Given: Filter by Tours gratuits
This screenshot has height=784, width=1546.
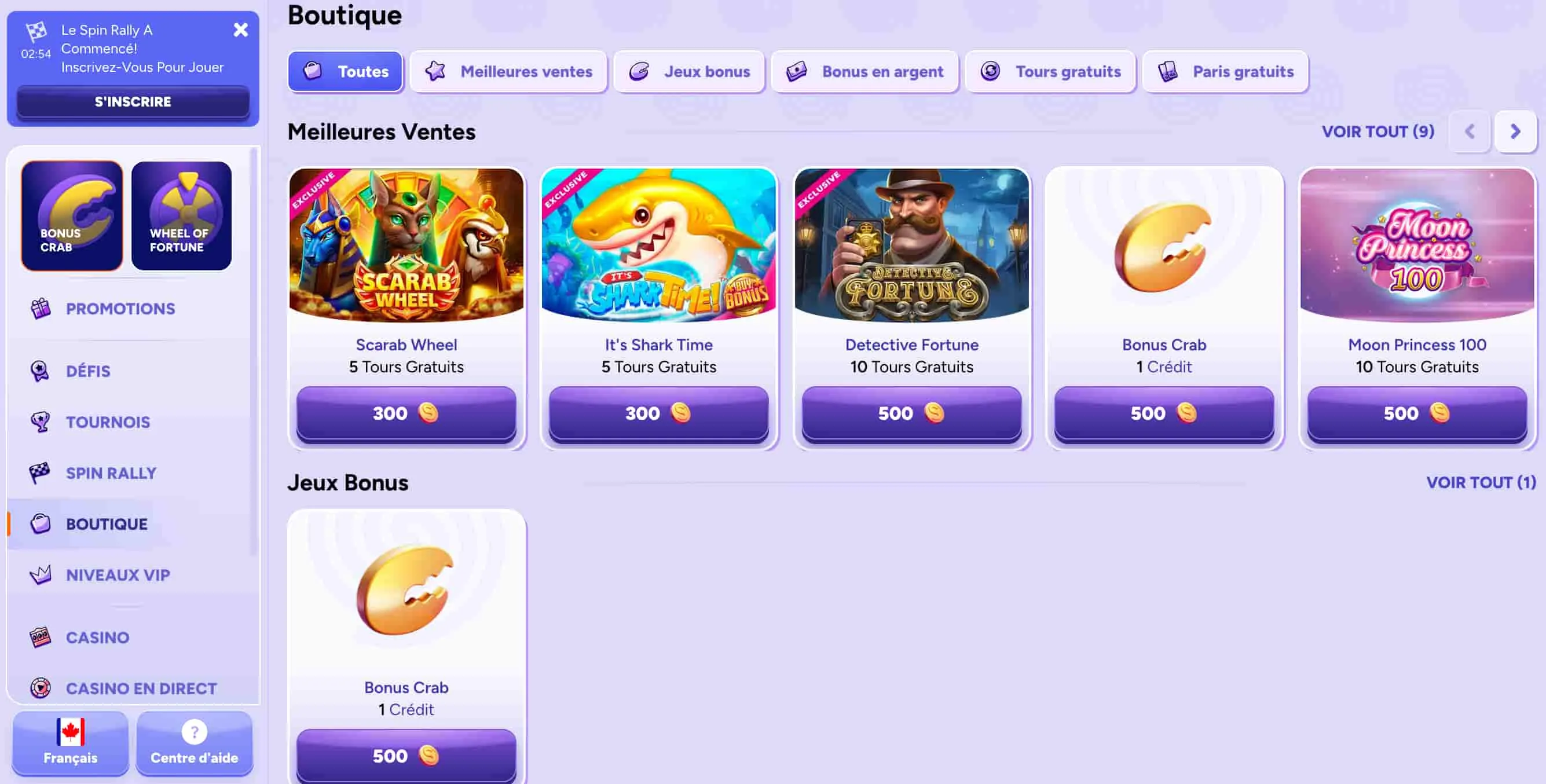Looking at the screenshot, I should 1050,71.
